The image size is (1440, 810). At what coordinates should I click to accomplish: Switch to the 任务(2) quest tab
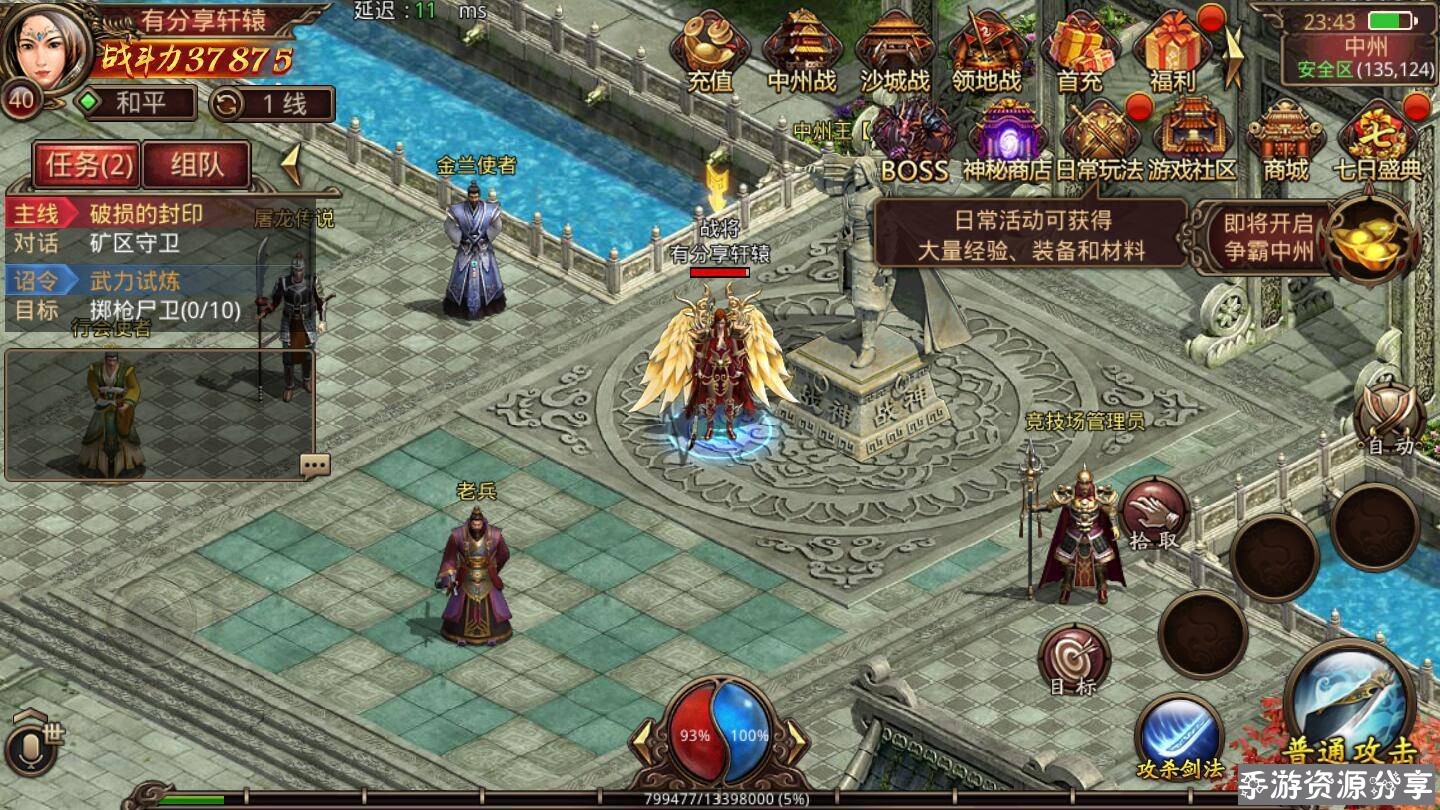86,165
